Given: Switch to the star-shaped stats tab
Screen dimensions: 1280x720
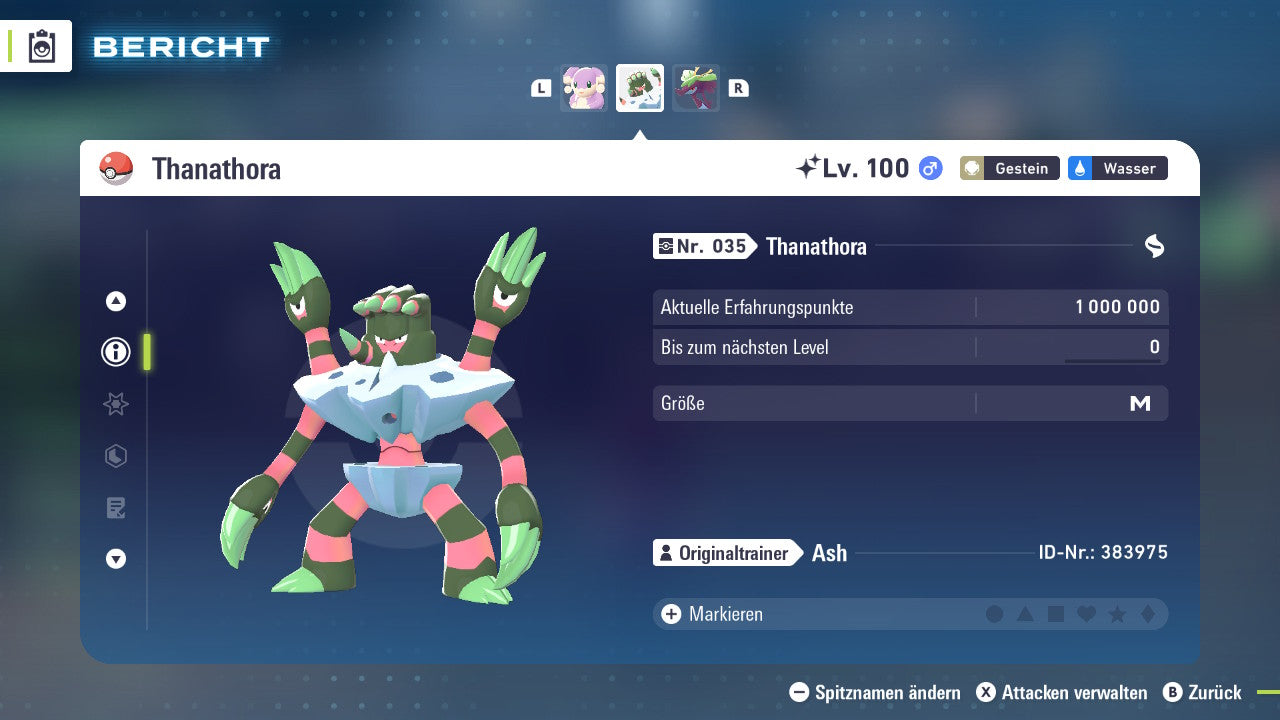Looking at the screenshot, I should pos(116,404).
